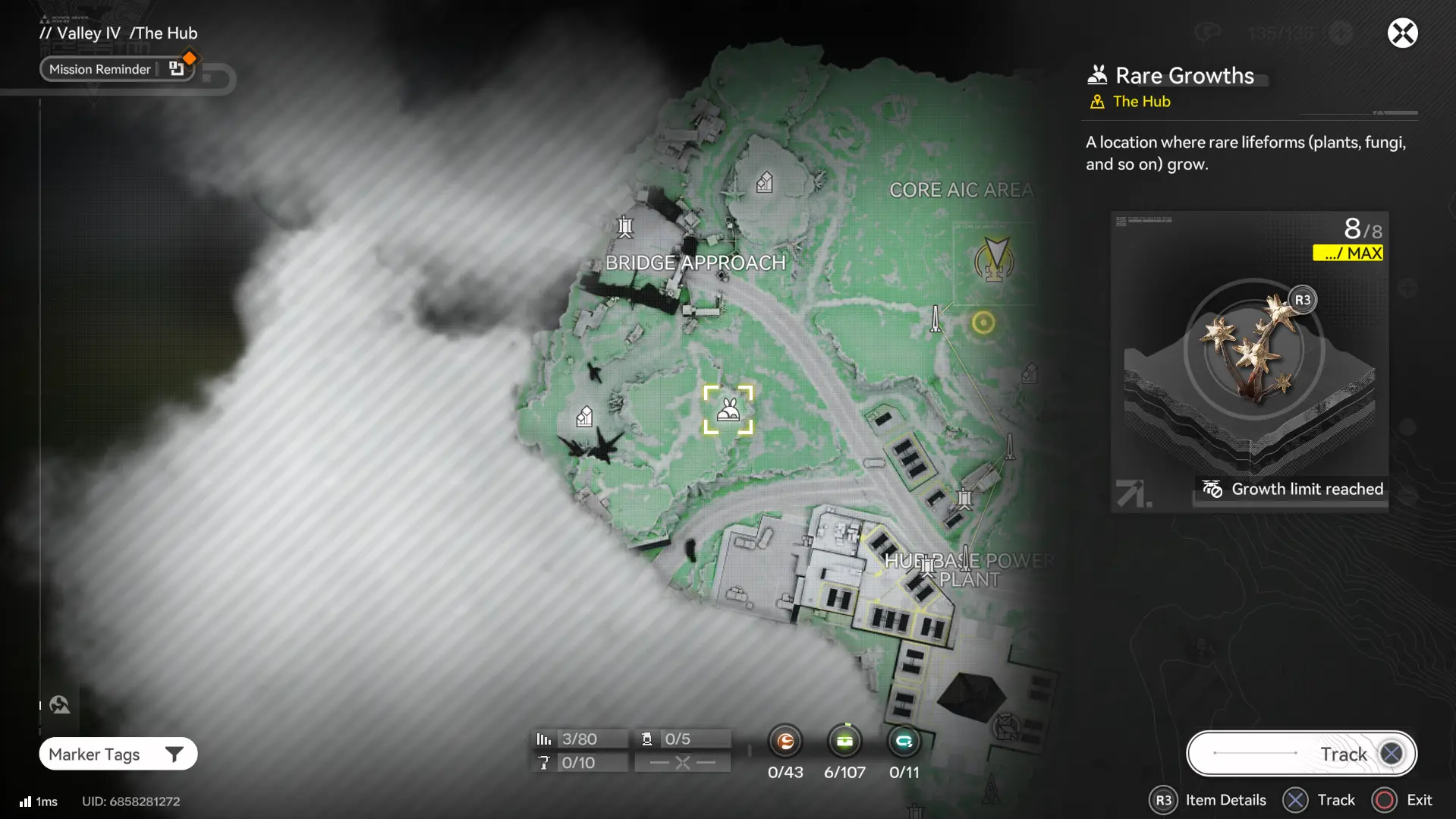Screen dimensions: 1456x819
Task: View the Rare Growths item preview image
Action: pos(1250,361)
